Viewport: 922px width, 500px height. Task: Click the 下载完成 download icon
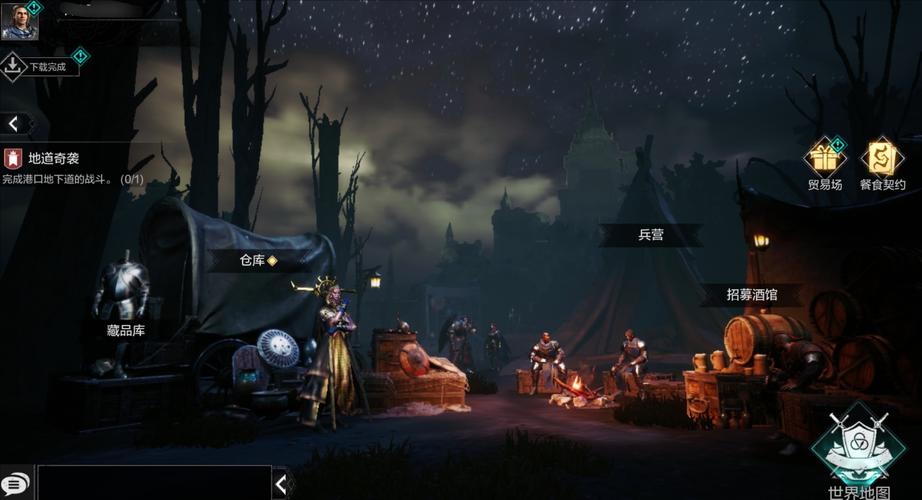13,66
